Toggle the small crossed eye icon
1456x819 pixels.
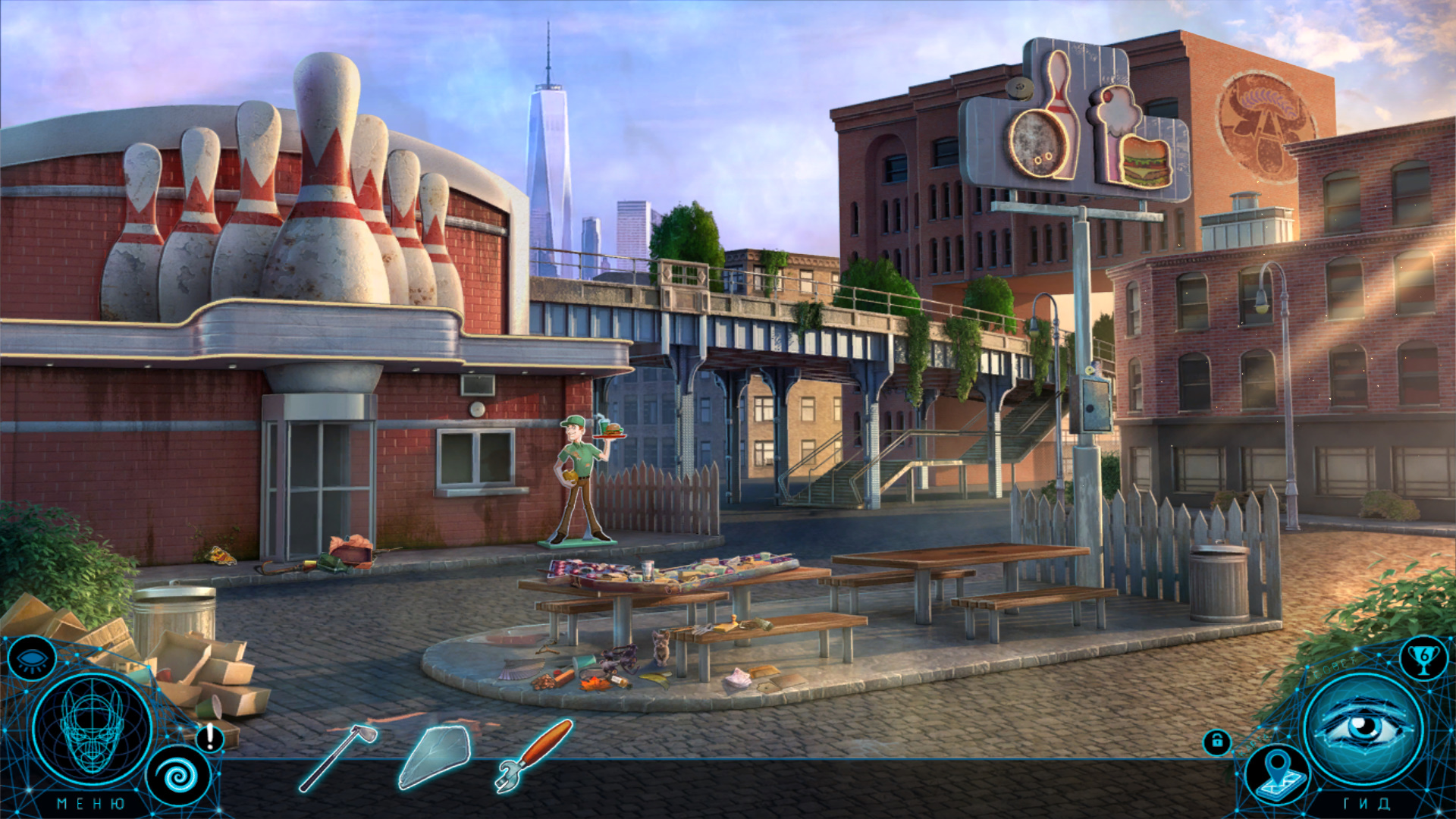click(x=32, y=658)
